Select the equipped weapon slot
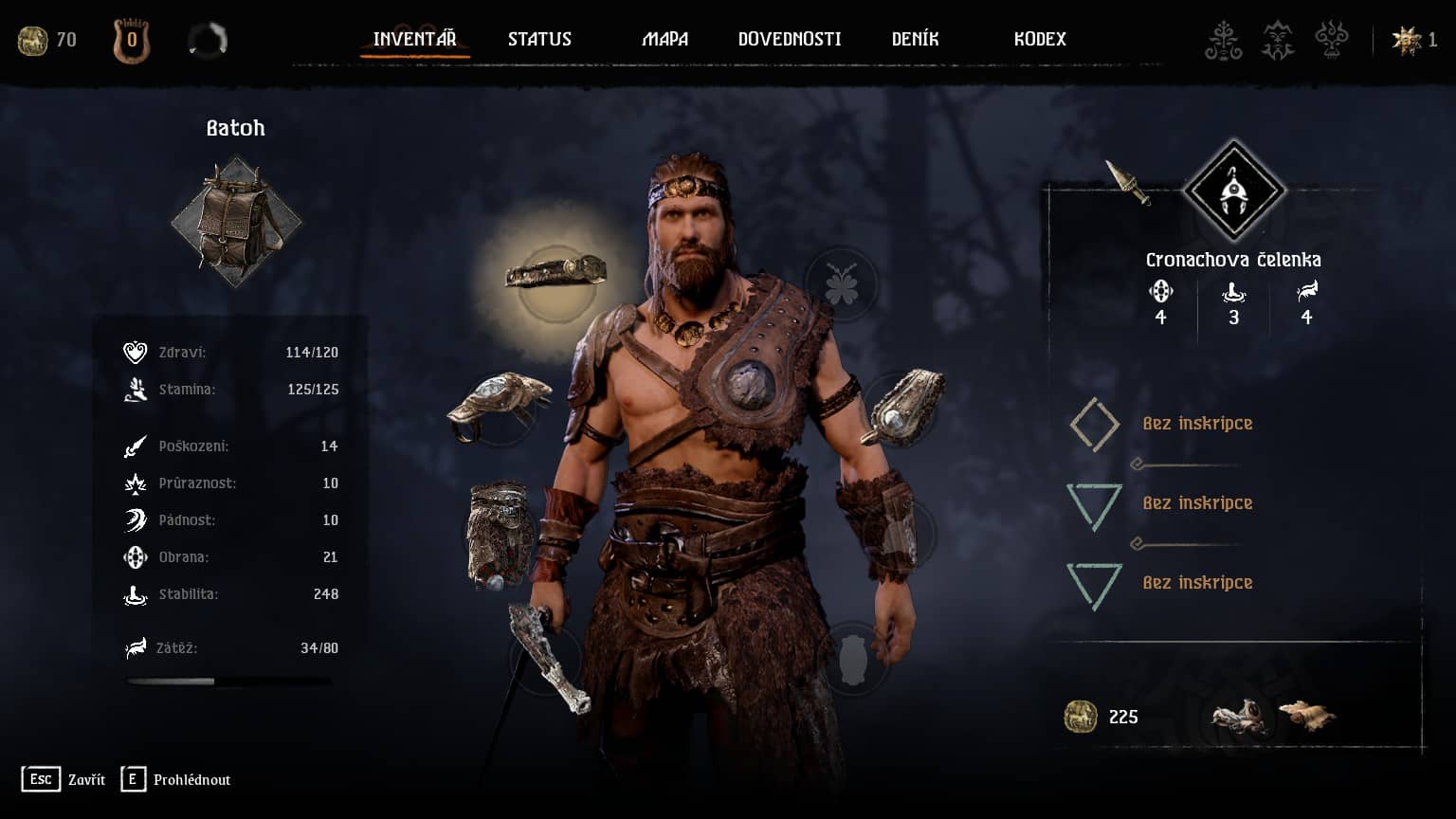Viewport: 1456px width, 819px height. tap(547, 654)
